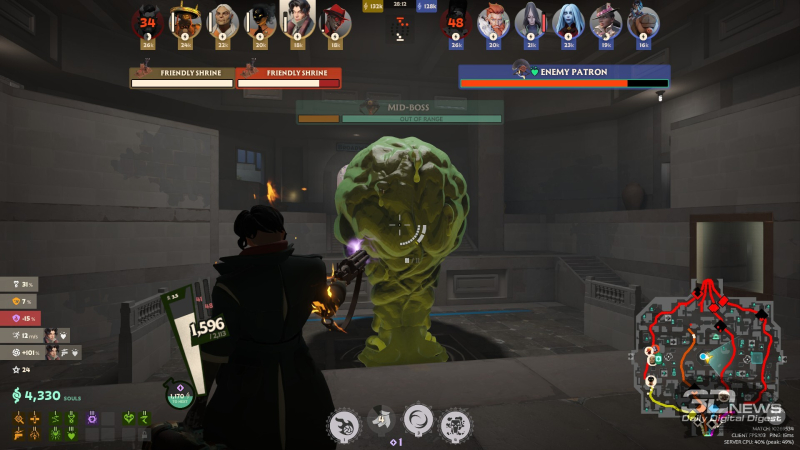This screenshot has width=800, height=450.
Task: Activate the flaming ball ability
Action: pyautogui.click(x=343, y=424)
